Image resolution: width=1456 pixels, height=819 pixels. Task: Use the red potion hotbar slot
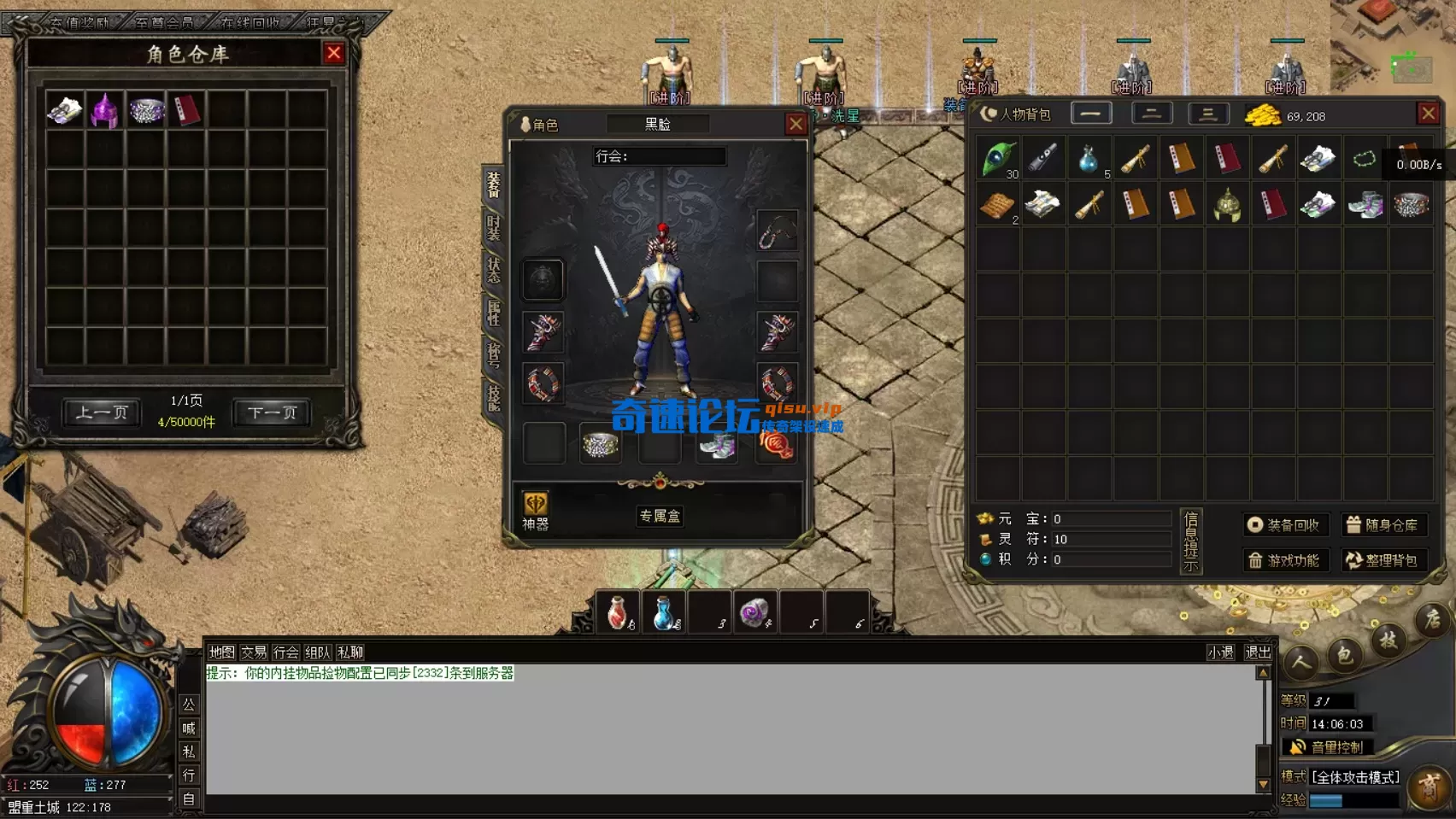(617, 613)
